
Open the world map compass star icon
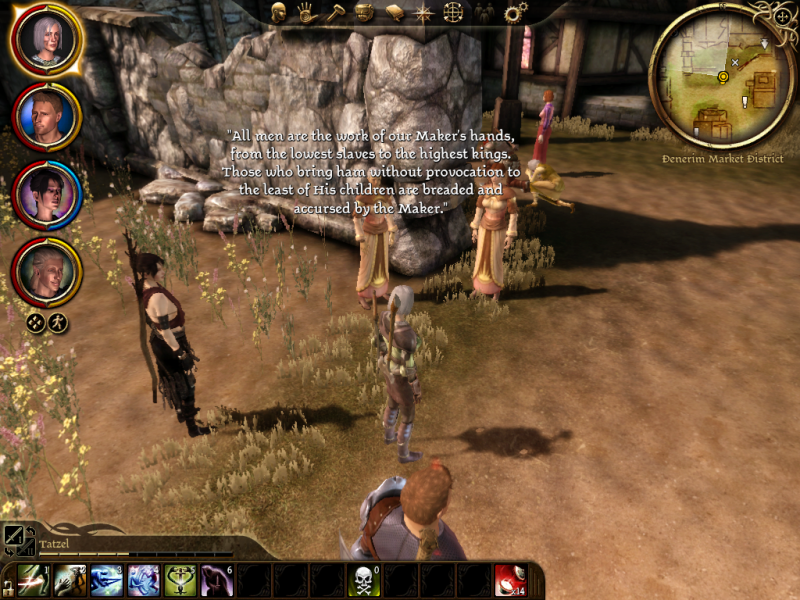[423, 12]
